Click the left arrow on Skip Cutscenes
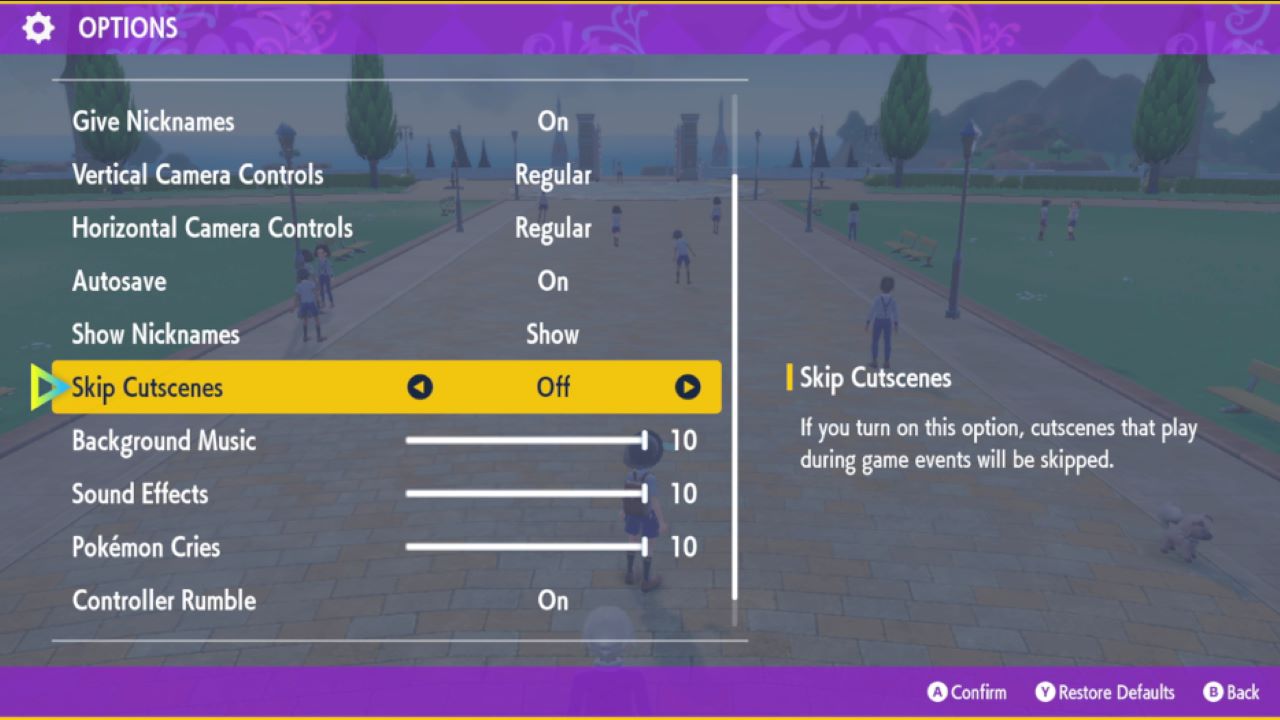The height and width of the screenshot is (720, 1280). [x=420, y=387]
